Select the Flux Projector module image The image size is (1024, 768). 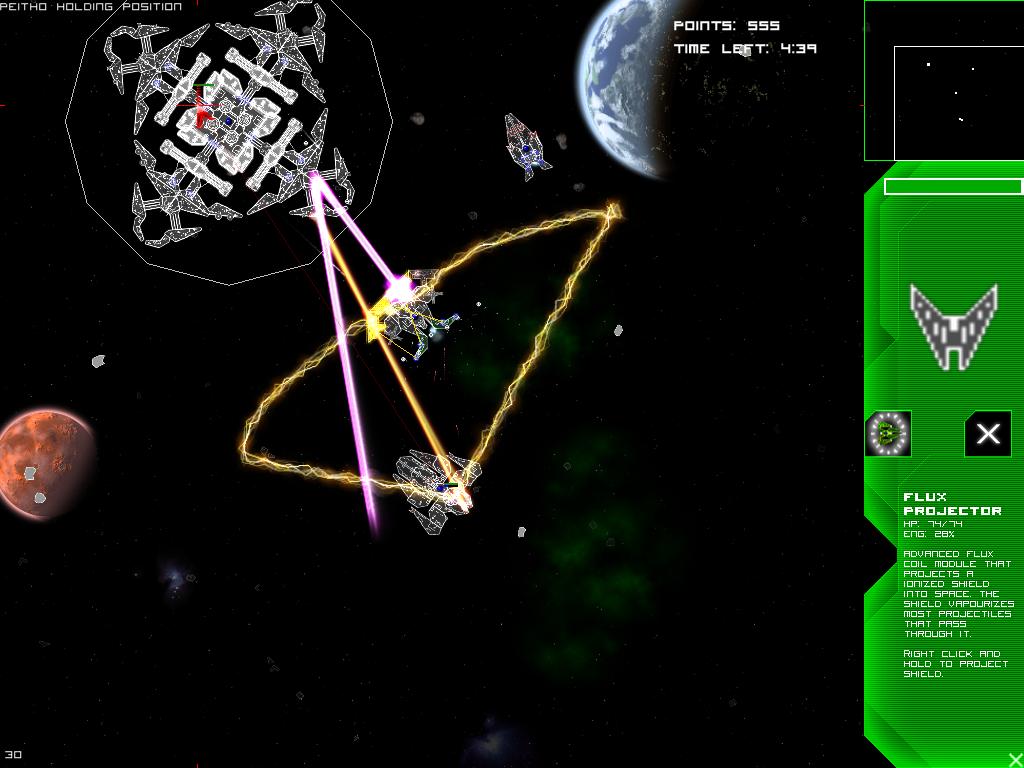point(953,325)
